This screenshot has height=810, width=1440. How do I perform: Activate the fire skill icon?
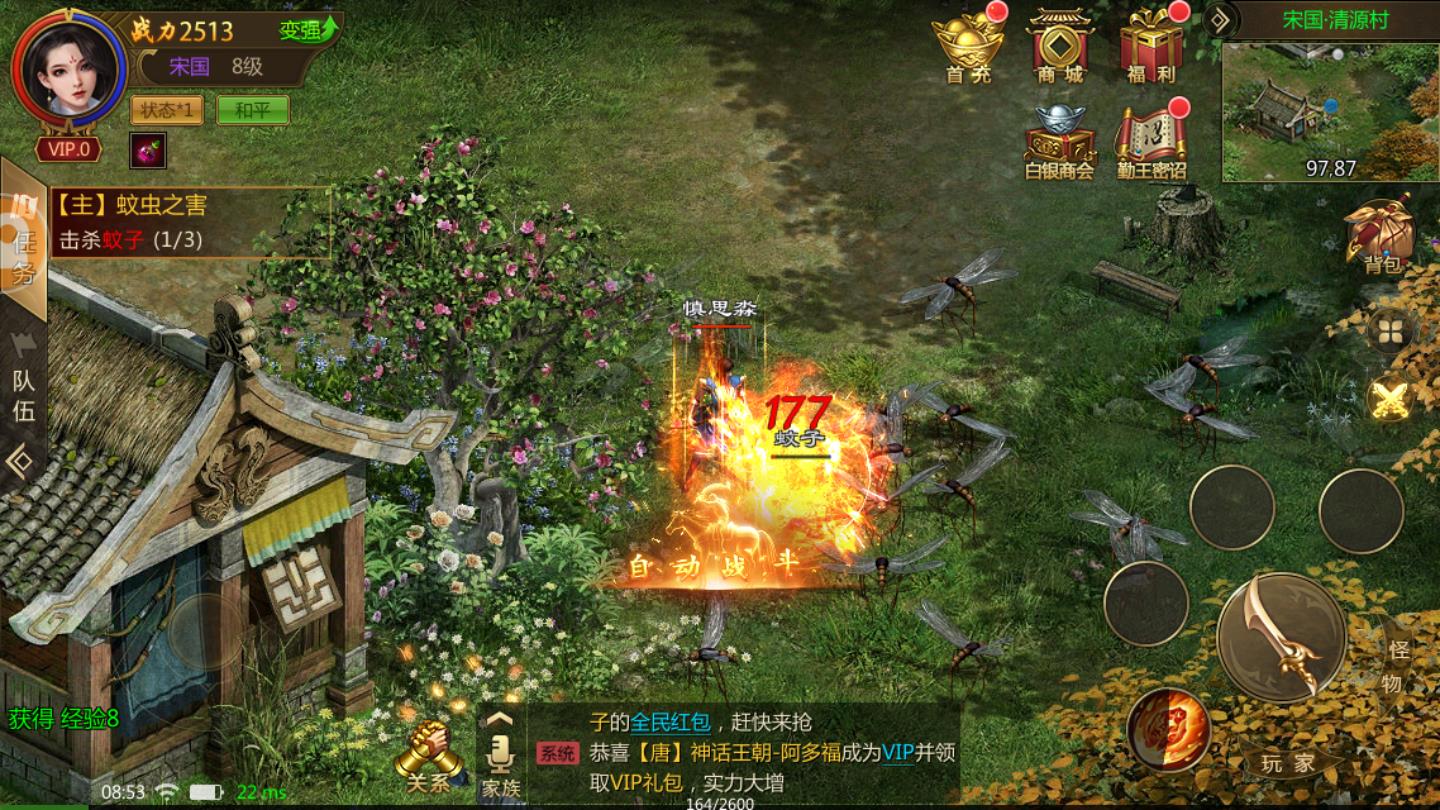(1169, 730)
